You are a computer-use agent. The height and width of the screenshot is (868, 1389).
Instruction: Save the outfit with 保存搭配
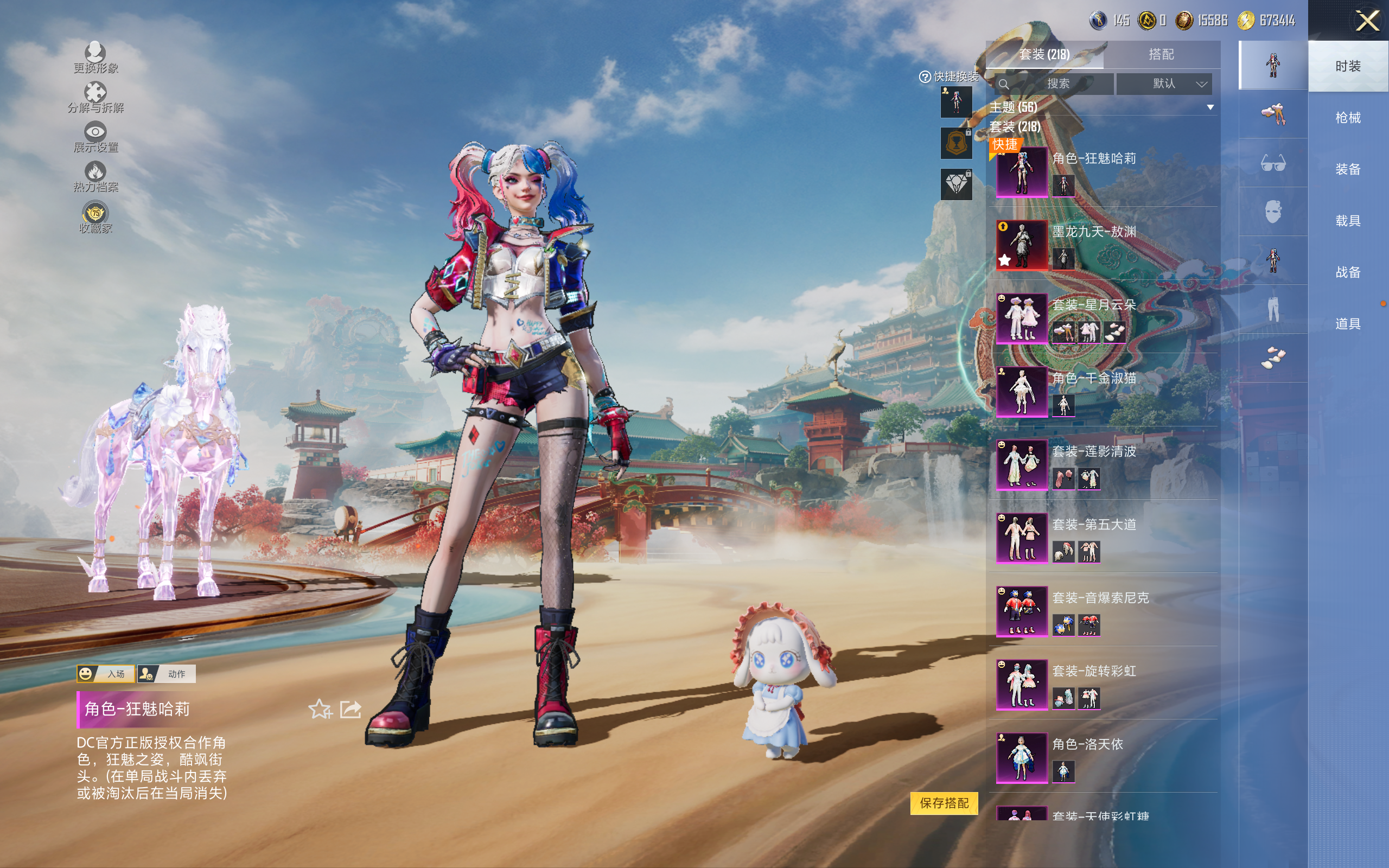coord(944,803)
